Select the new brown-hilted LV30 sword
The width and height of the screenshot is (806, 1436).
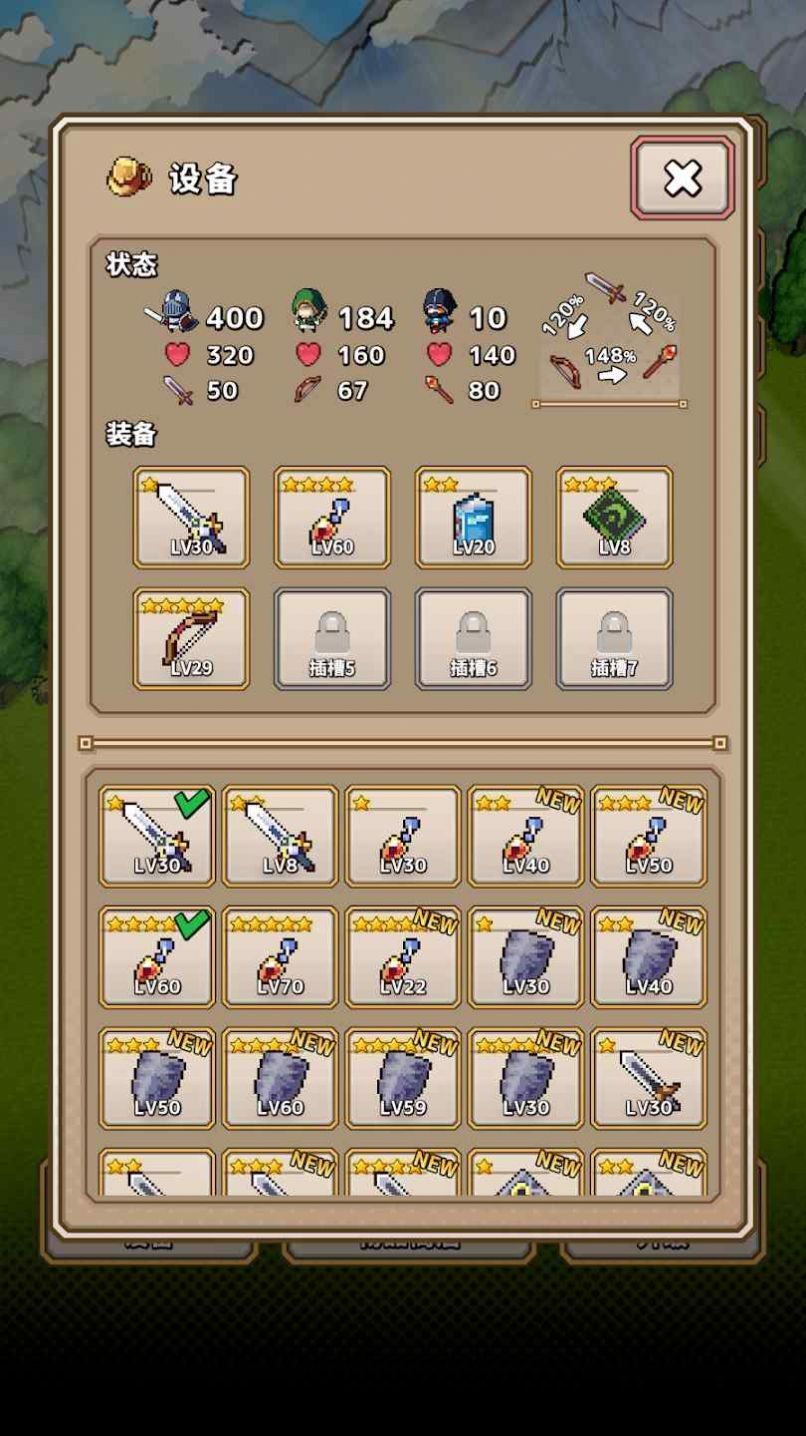(x=649, y=1078)
